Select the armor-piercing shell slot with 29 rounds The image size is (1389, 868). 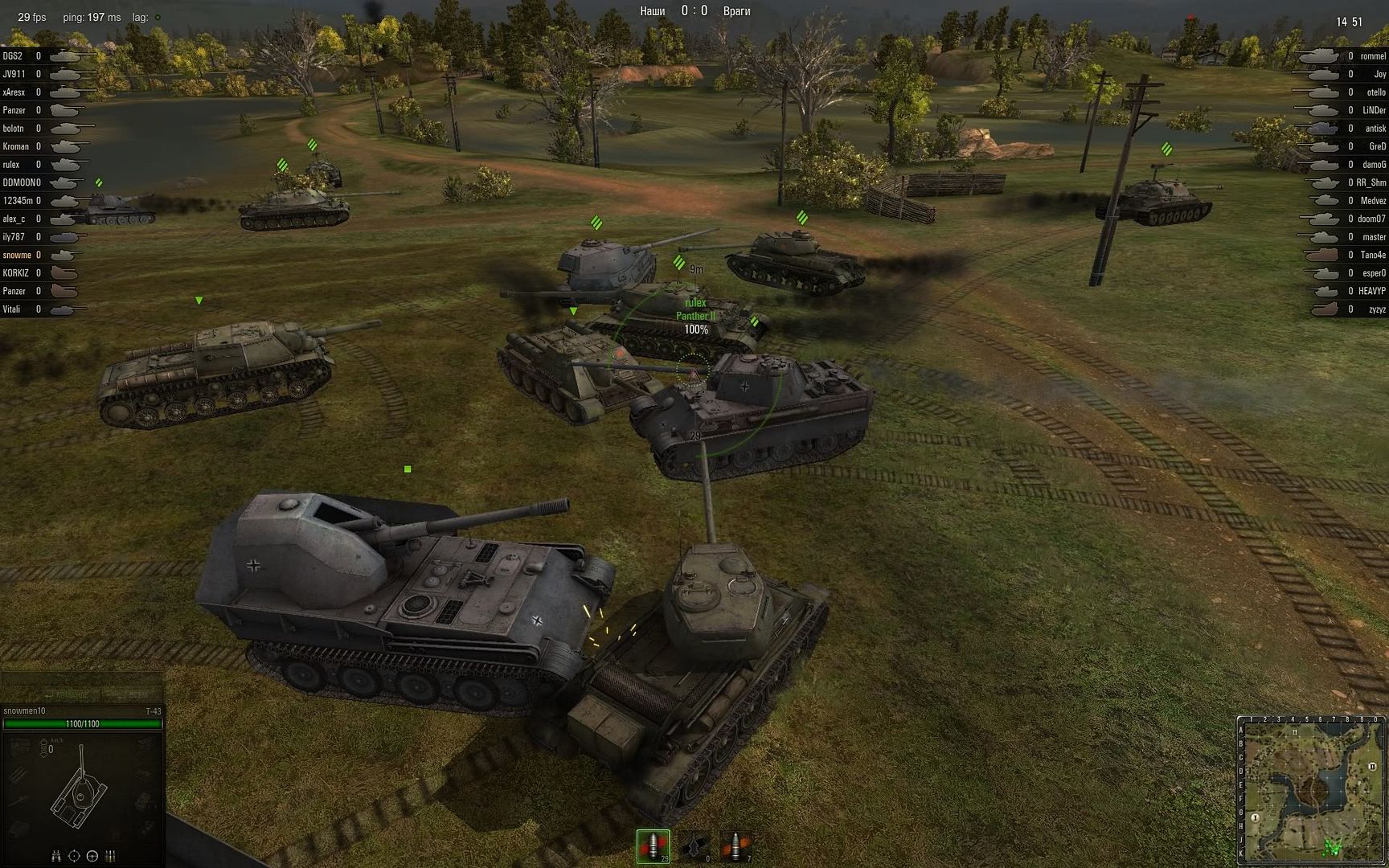(x=654, y=845)
